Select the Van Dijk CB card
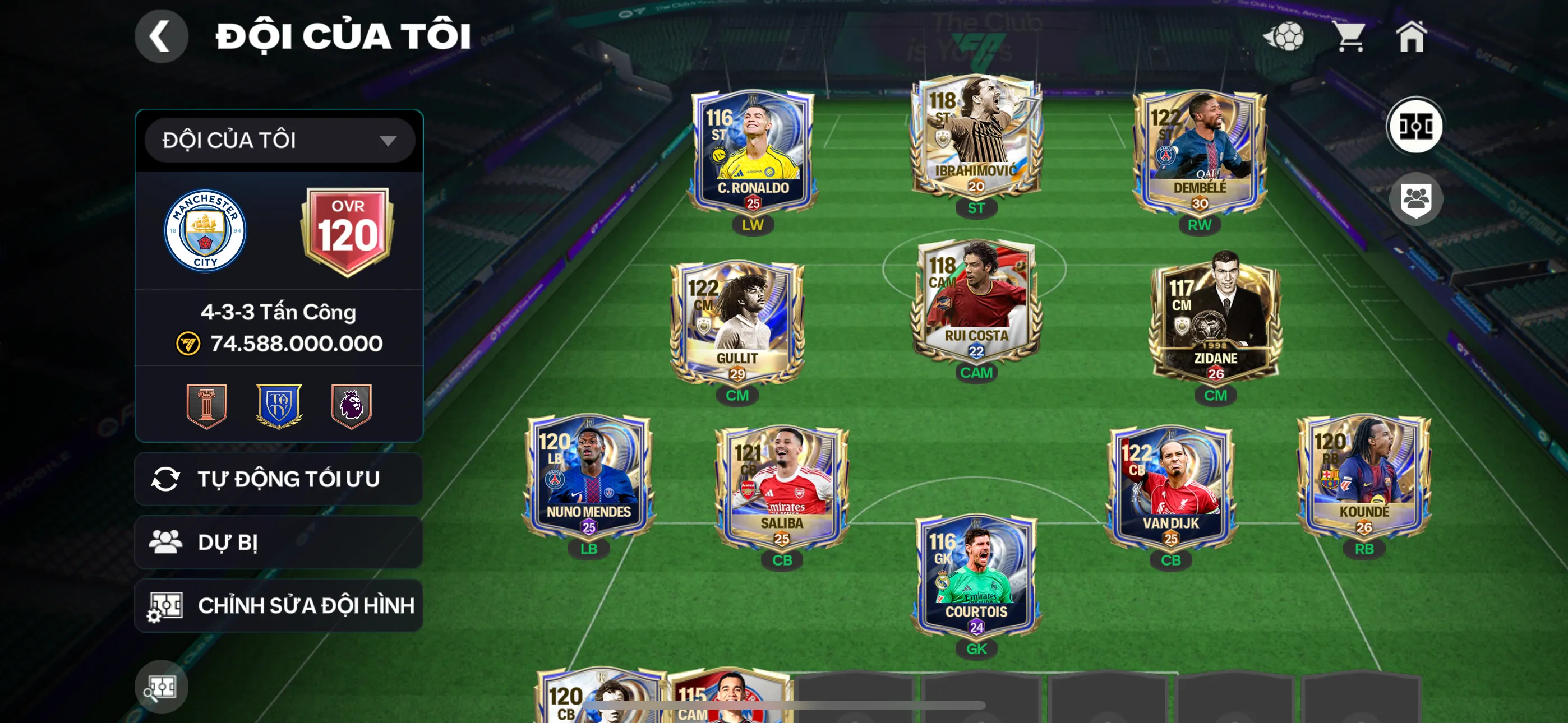The image size is (1568, 723). (1170, 487)
